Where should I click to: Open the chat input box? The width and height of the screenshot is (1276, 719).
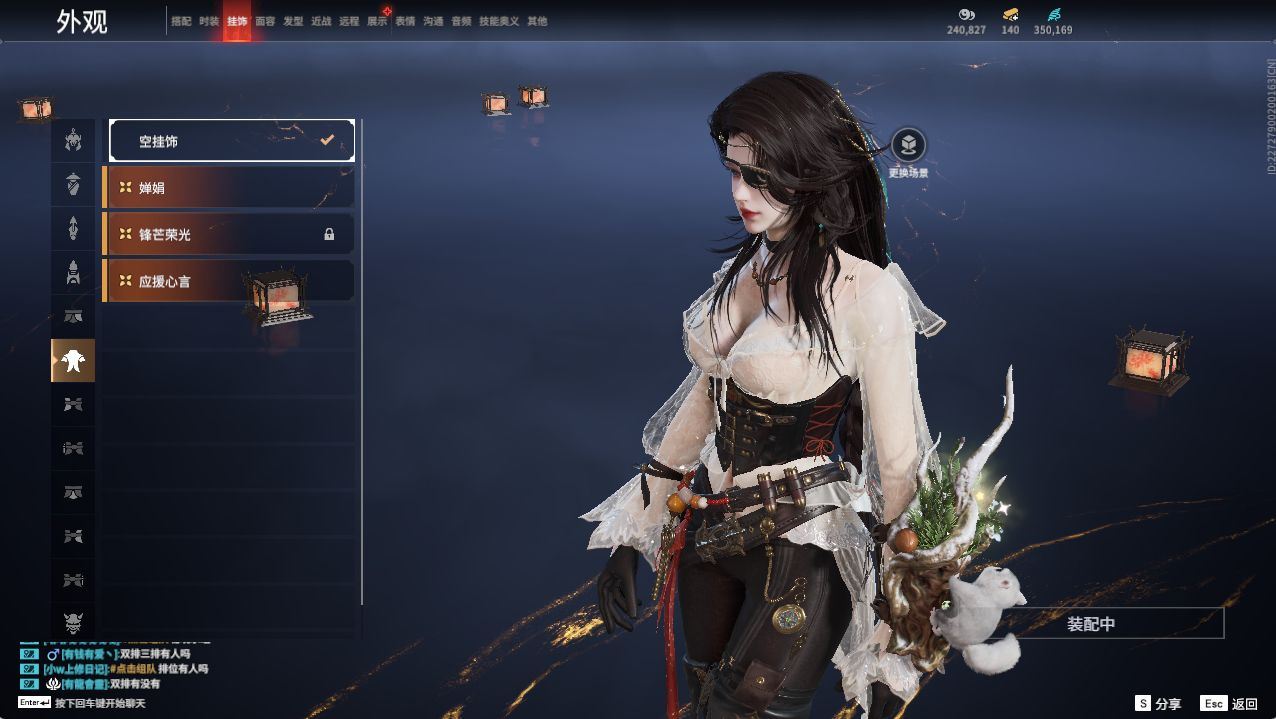[x=100, y=703]
